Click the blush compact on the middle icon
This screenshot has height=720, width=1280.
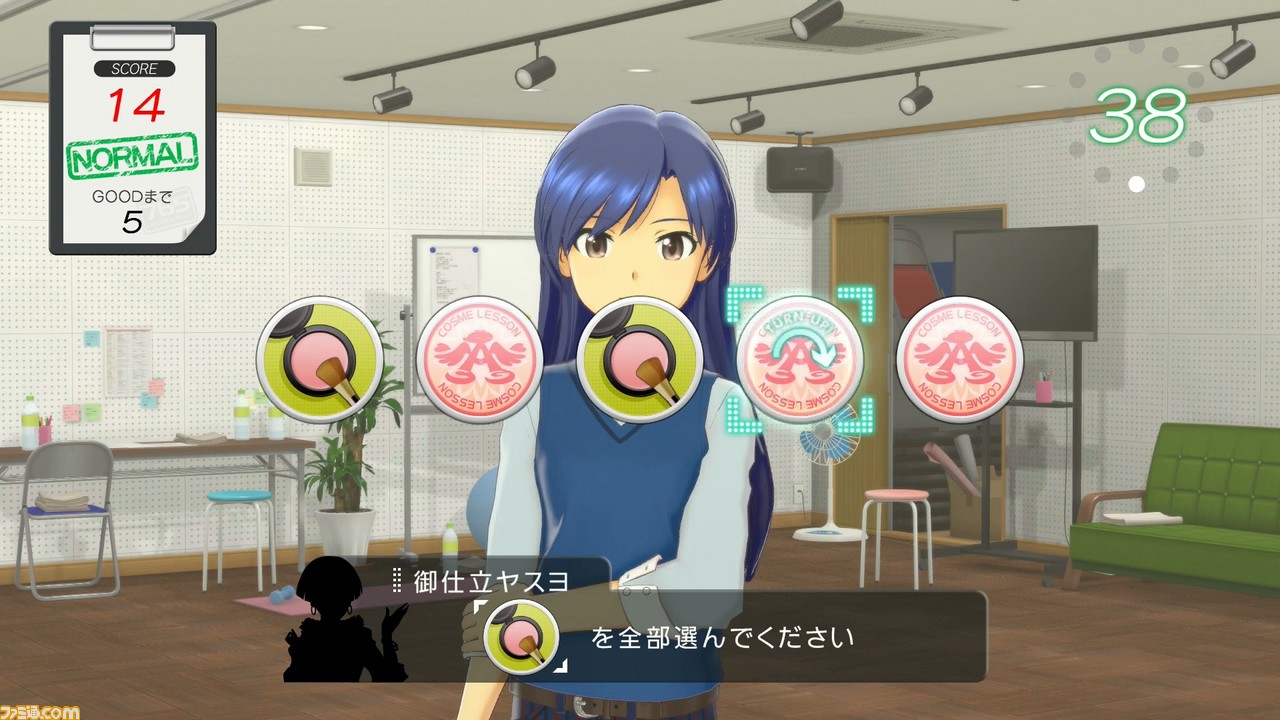640,362
